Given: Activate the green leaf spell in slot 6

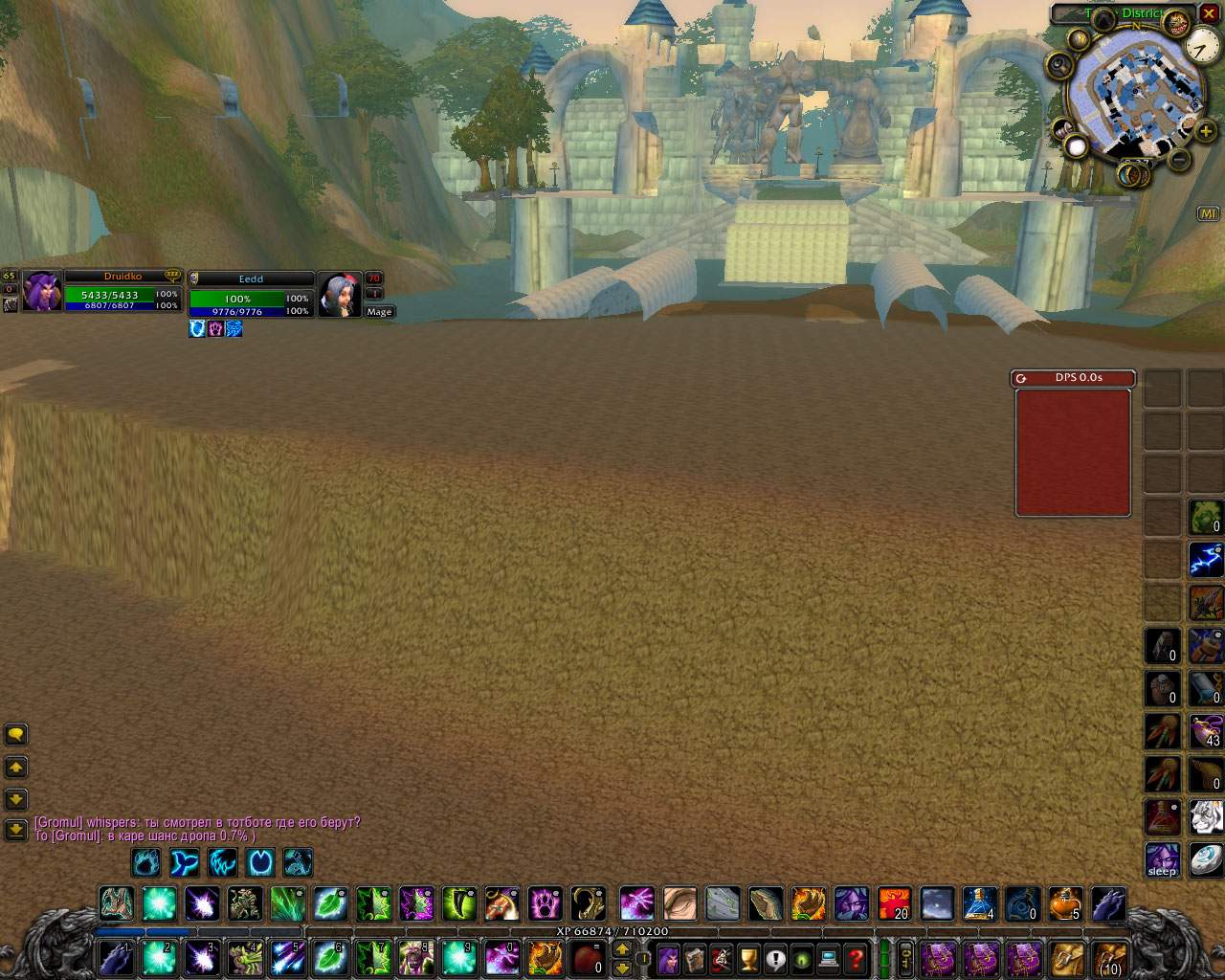Looking at the screenshot, I should (x=330, y=956).
